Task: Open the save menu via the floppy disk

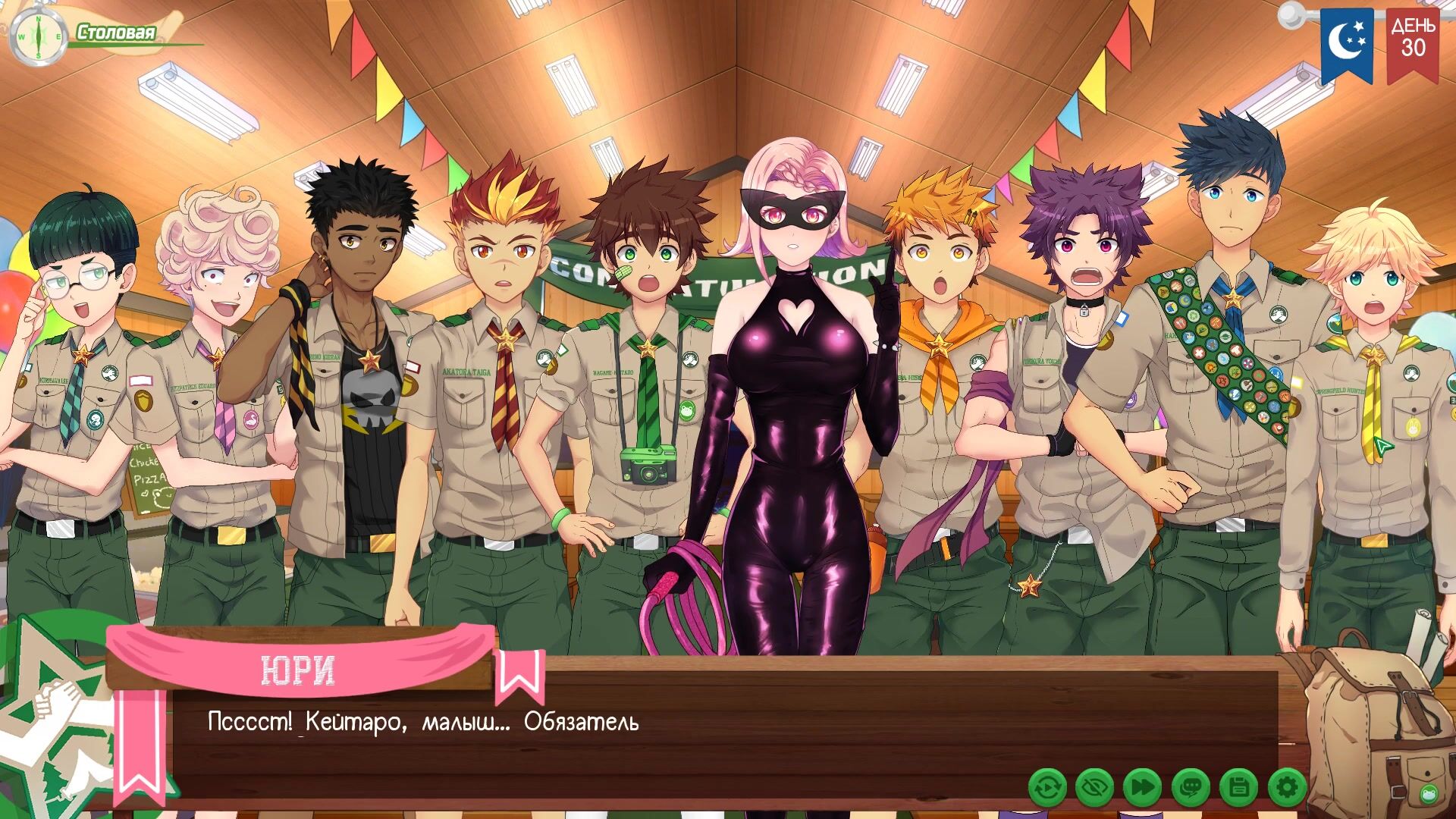Action: [1239, 789]
